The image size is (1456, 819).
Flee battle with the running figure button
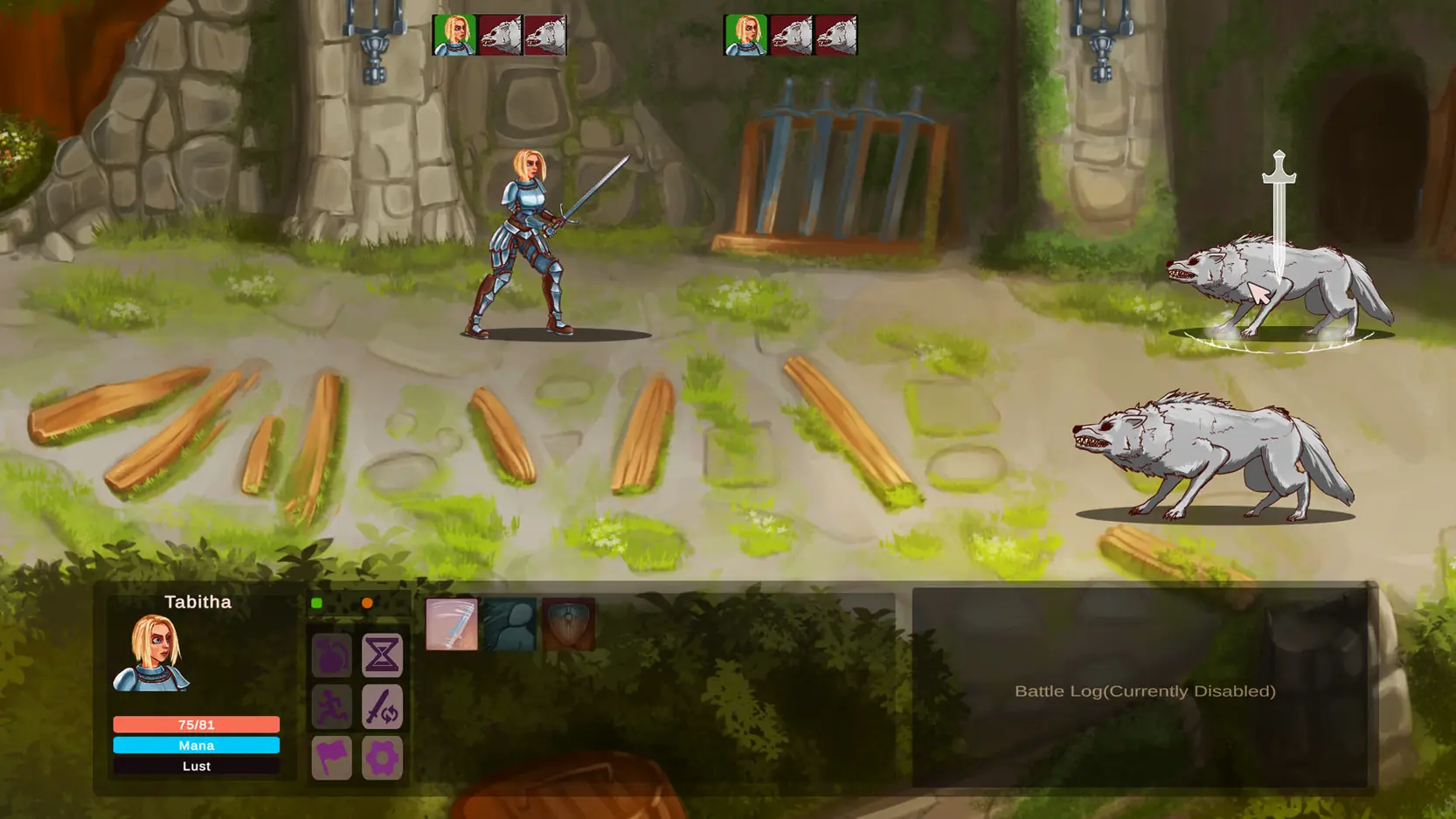pyautogui.click(x=331, y=706)
